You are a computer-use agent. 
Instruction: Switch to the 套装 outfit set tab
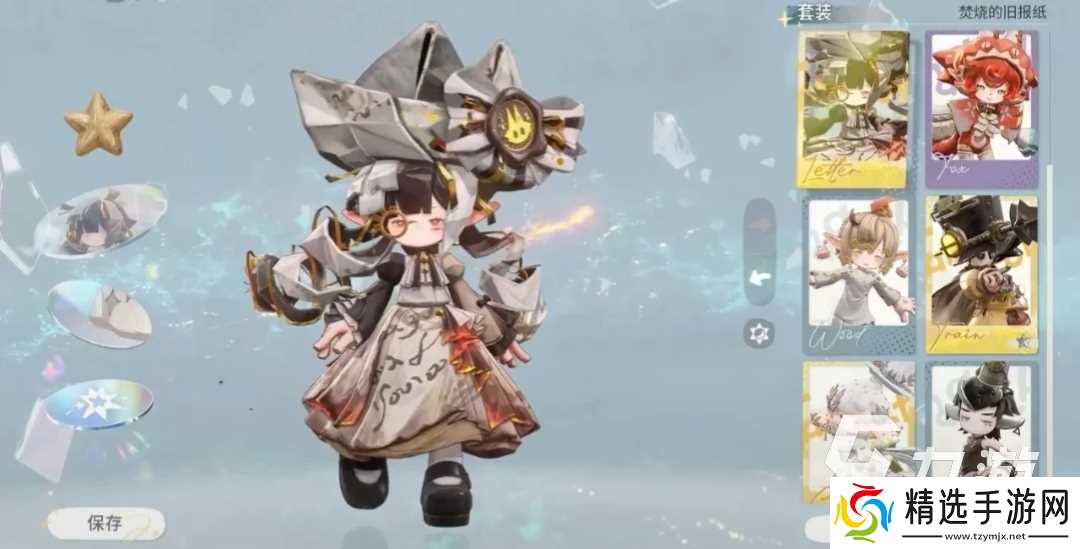[811, 14]
